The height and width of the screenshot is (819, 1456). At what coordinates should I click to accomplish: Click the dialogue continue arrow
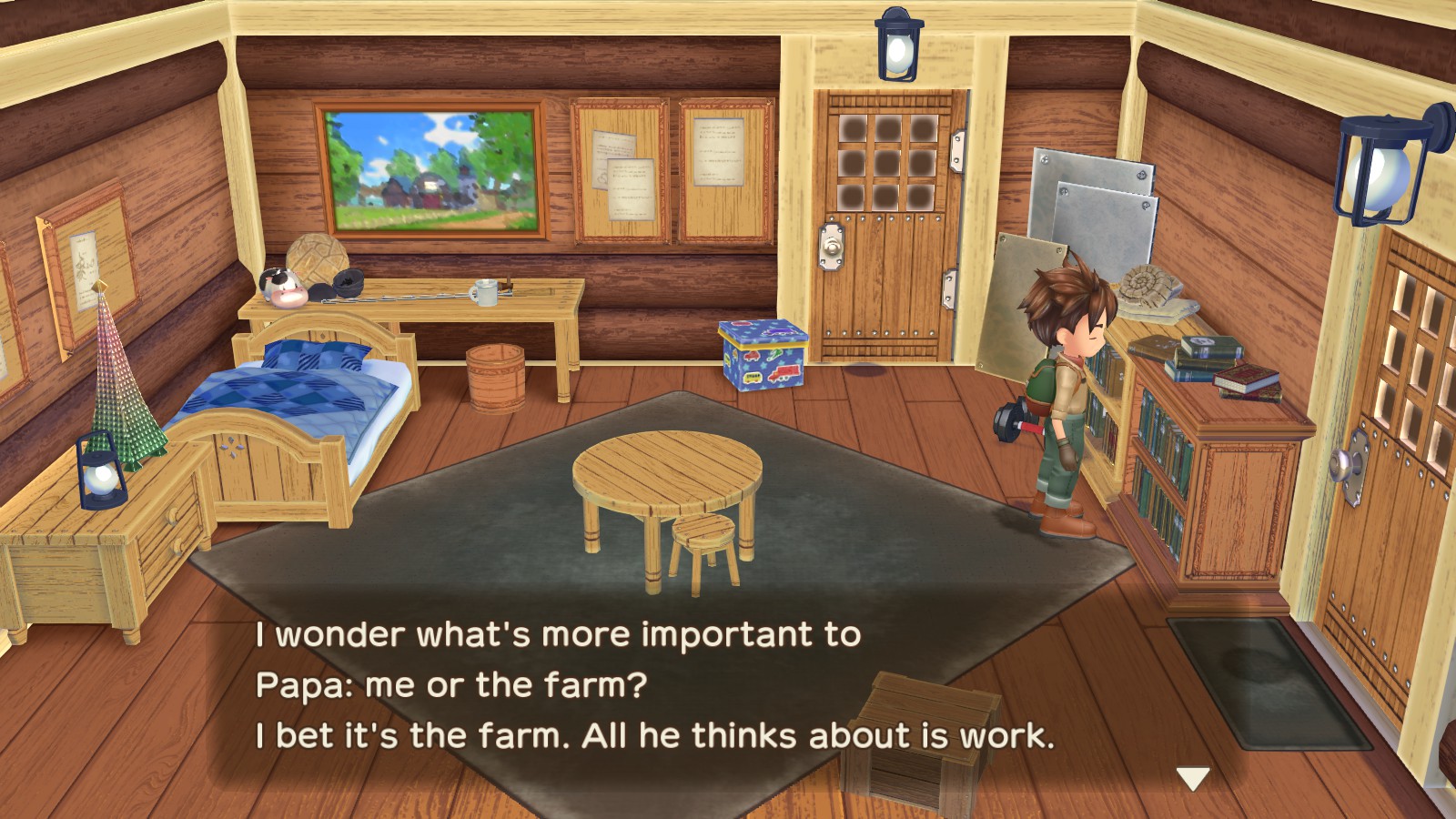coord(1192,777)
